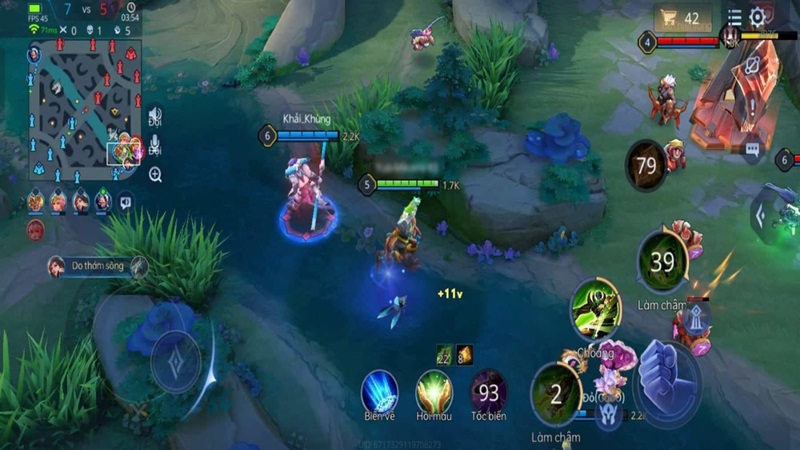Open the settings gear

[x=758, y=17]
